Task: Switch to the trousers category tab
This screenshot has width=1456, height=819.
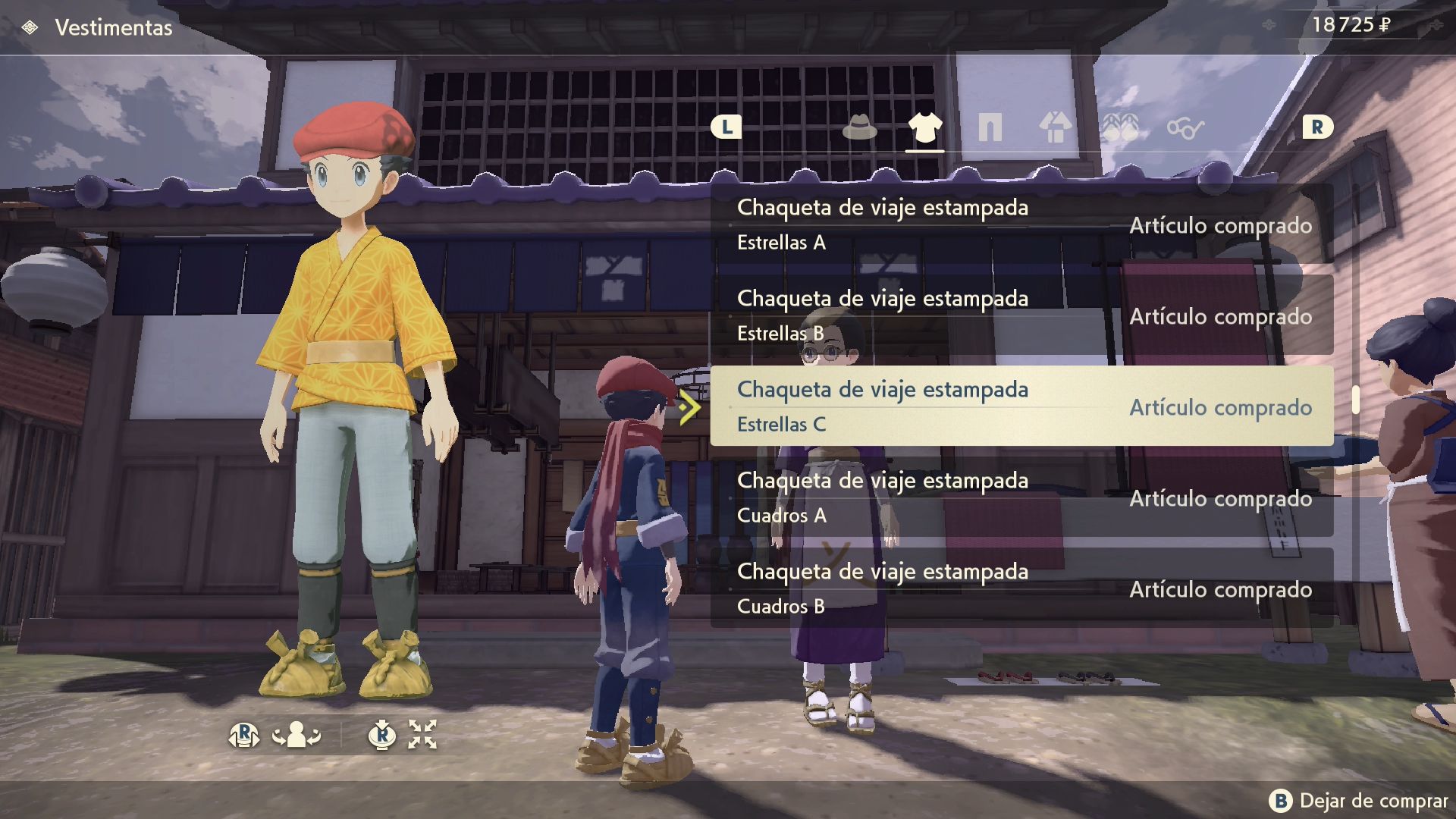Action: (990, 127)
